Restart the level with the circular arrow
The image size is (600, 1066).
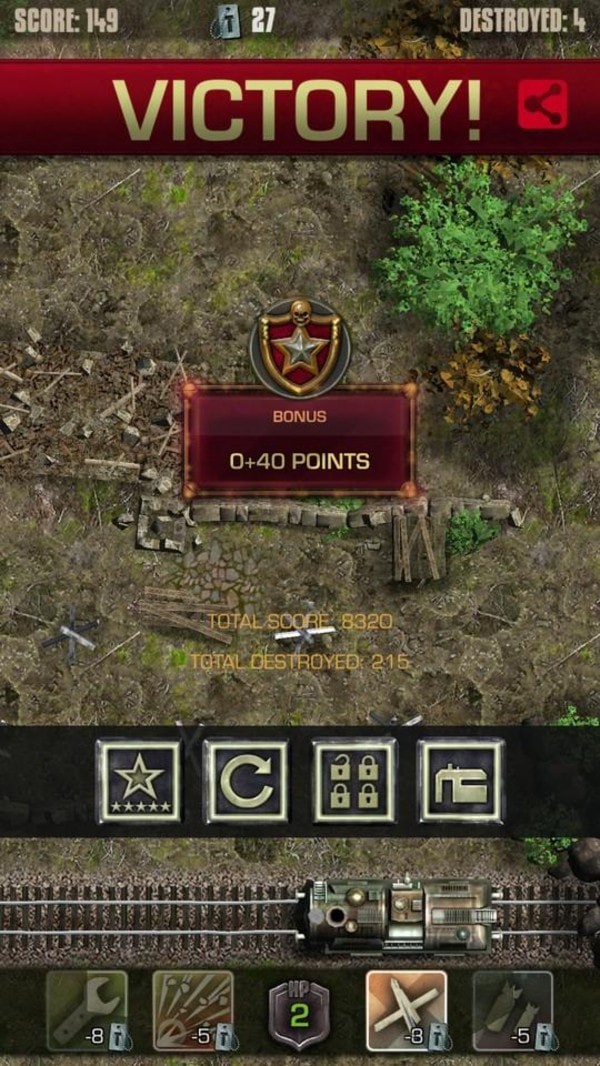[x=246, y=781]
